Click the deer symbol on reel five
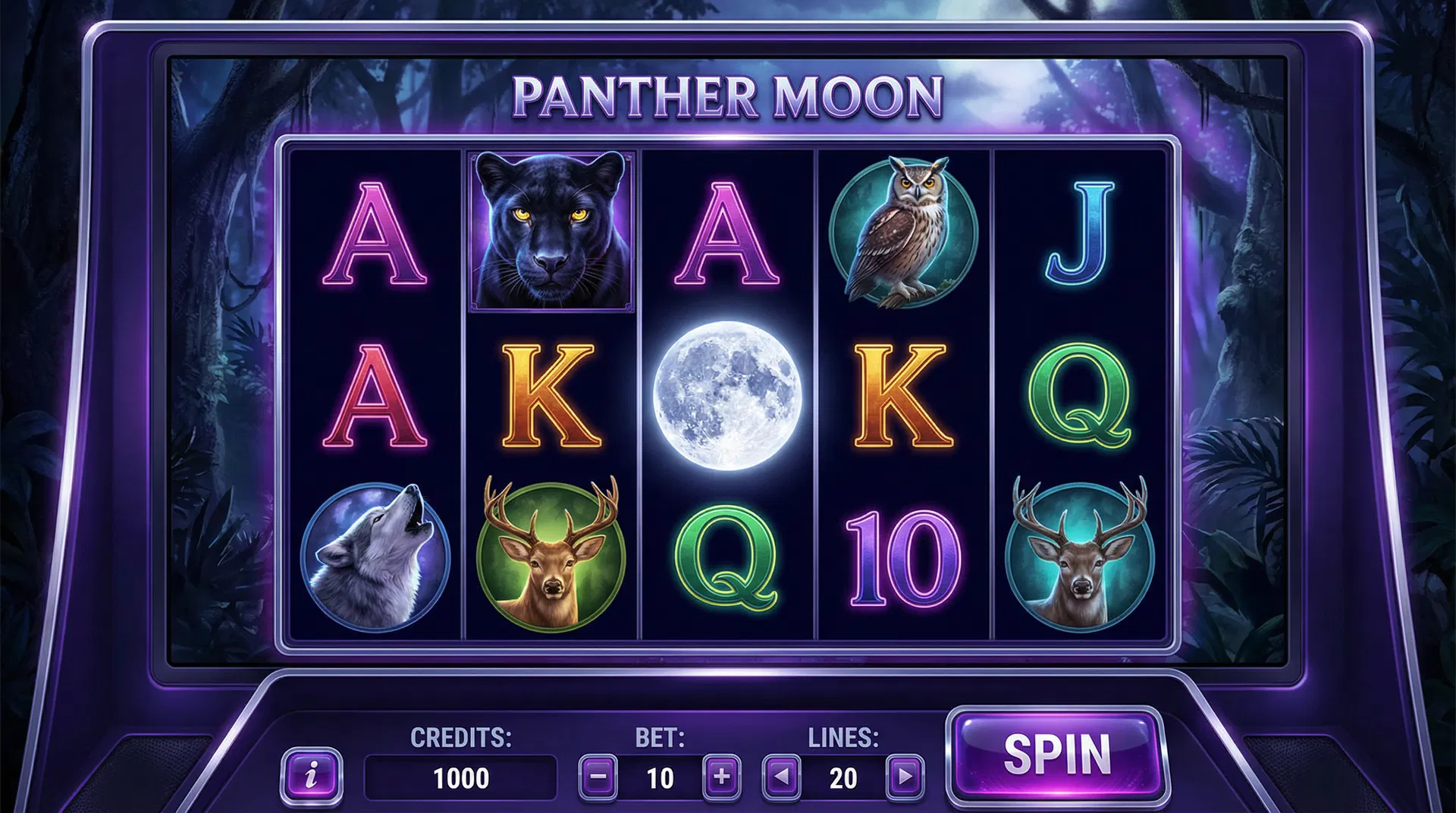Screen dimensions: 1456x813 pyautogui.click(x=1078, y=551)
